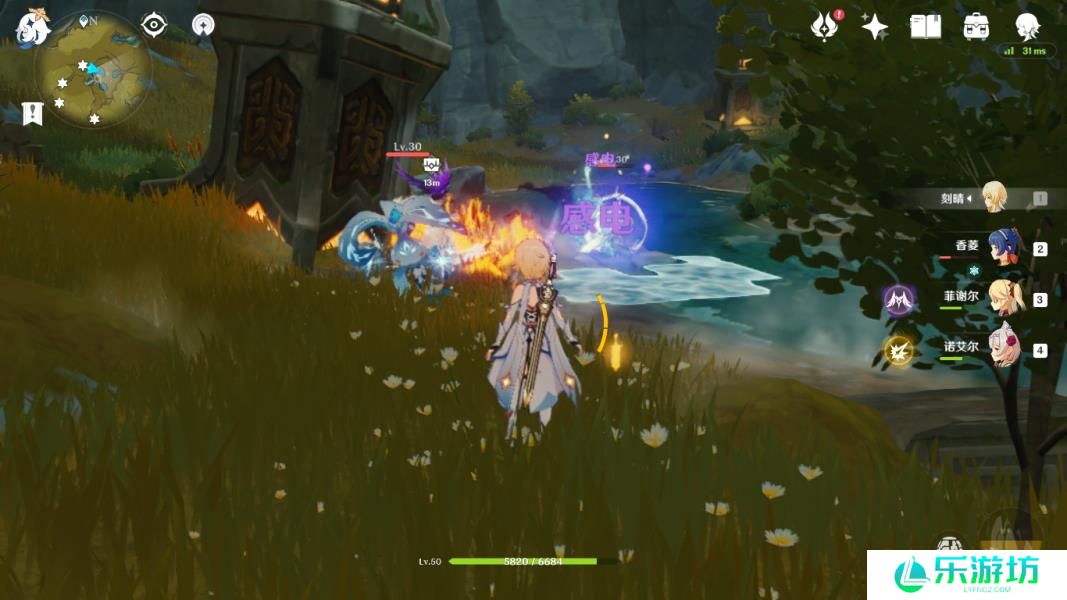
Task: Open the adventurer handbook book icon
Action: click(x=925, y=27)
